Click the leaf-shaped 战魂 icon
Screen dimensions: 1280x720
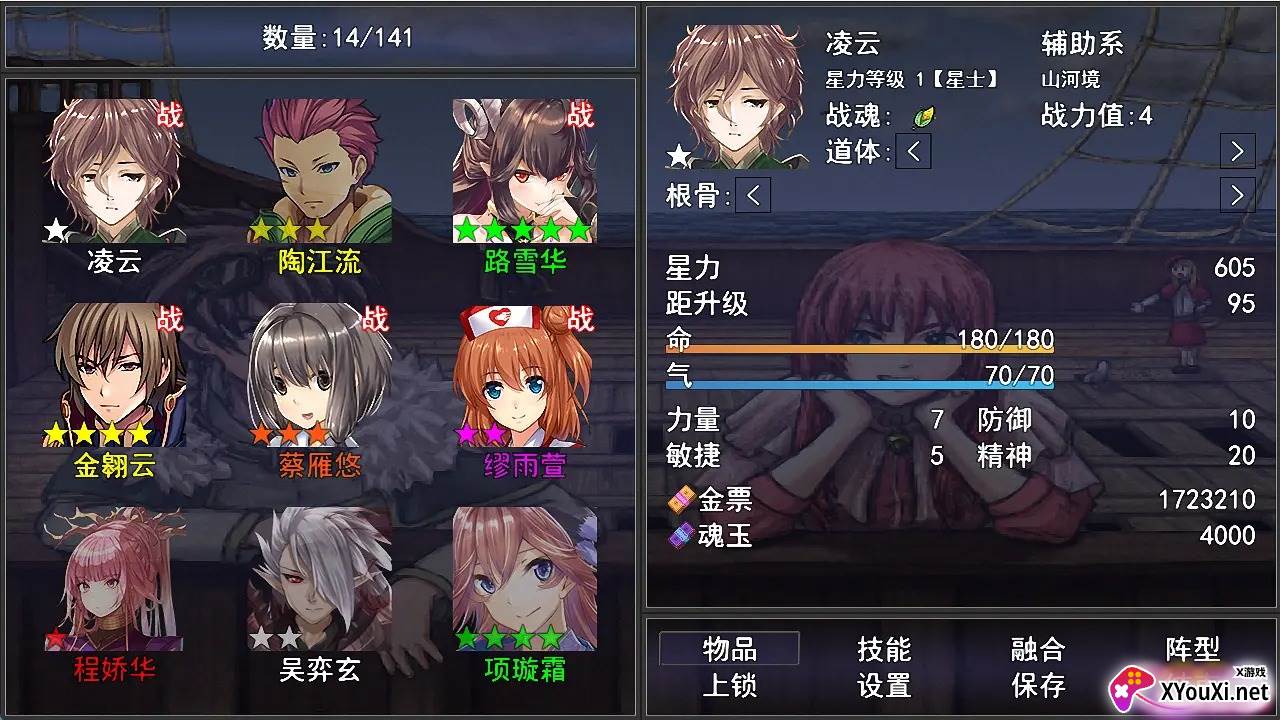pos(925,119)
